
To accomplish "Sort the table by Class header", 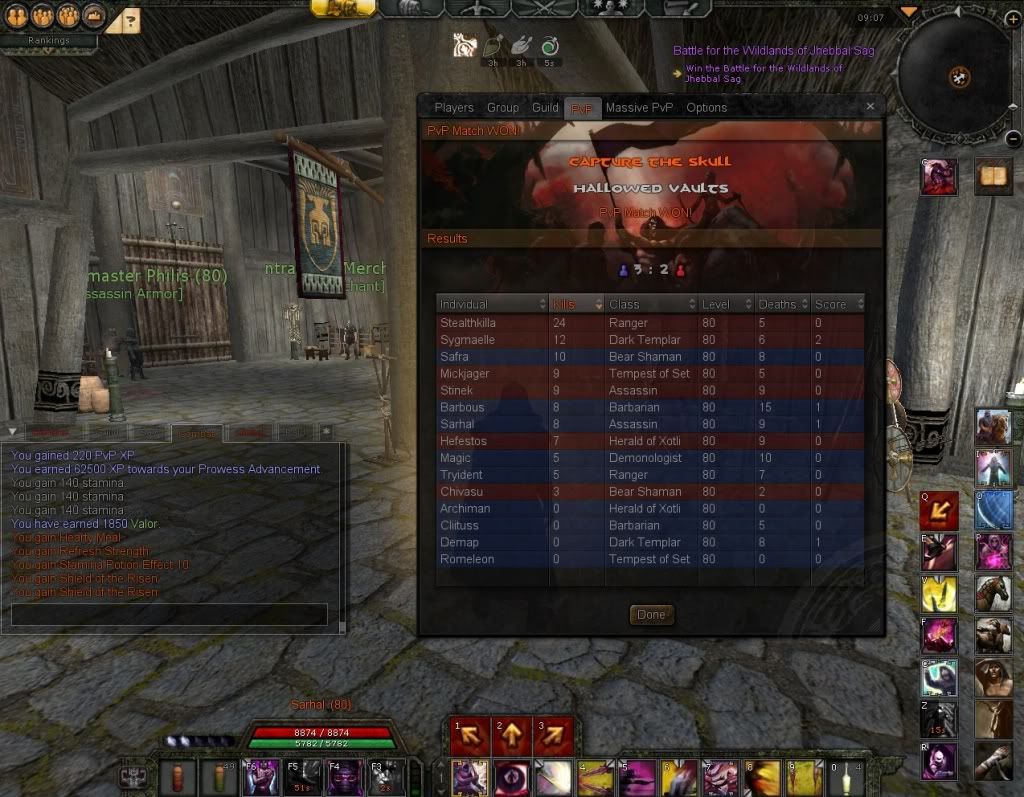I will pyautogui.click(x=651, y=304).
